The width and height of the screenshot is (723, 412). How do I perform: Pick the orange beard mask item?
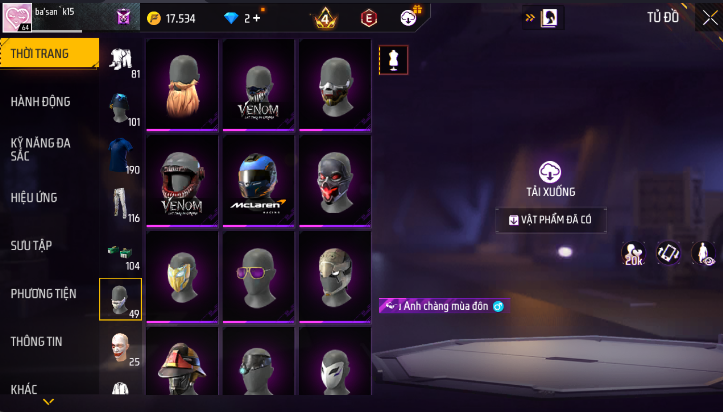pos(182,84)
